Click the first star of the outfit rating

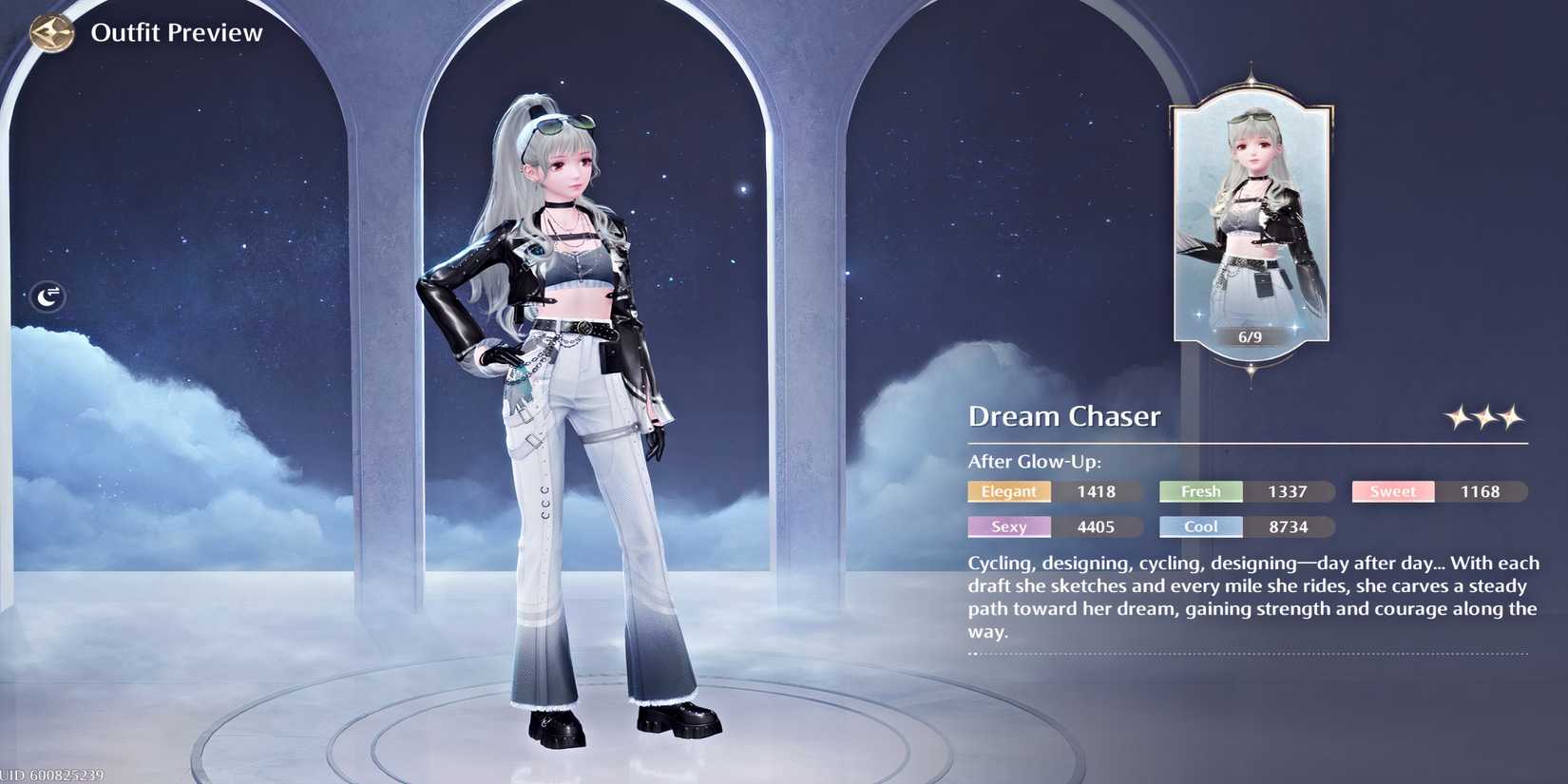[x=1456, y=416]
